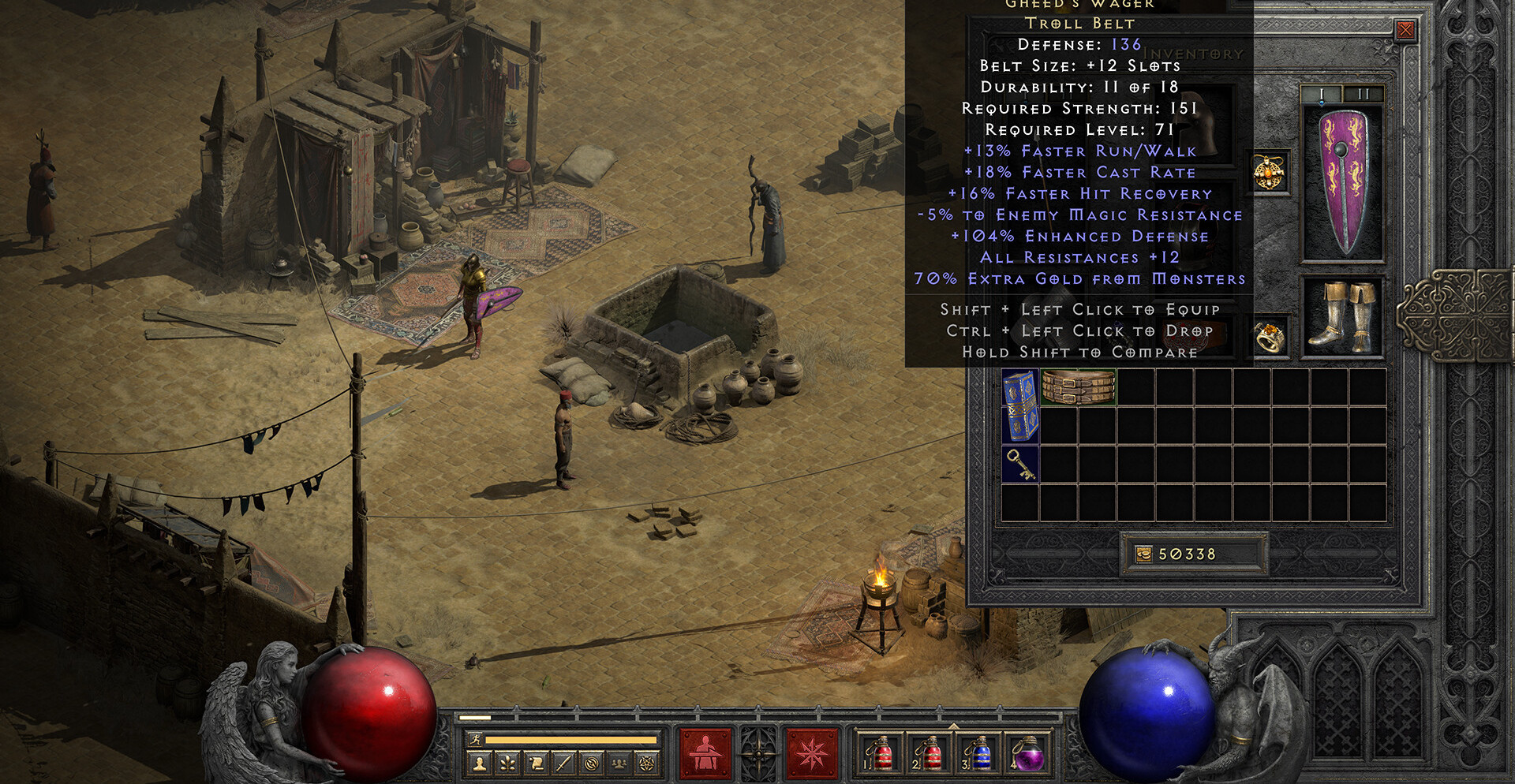Pick up the blue tome in the inventory
Screen dimensions: 1515x784
[1019, 406]
